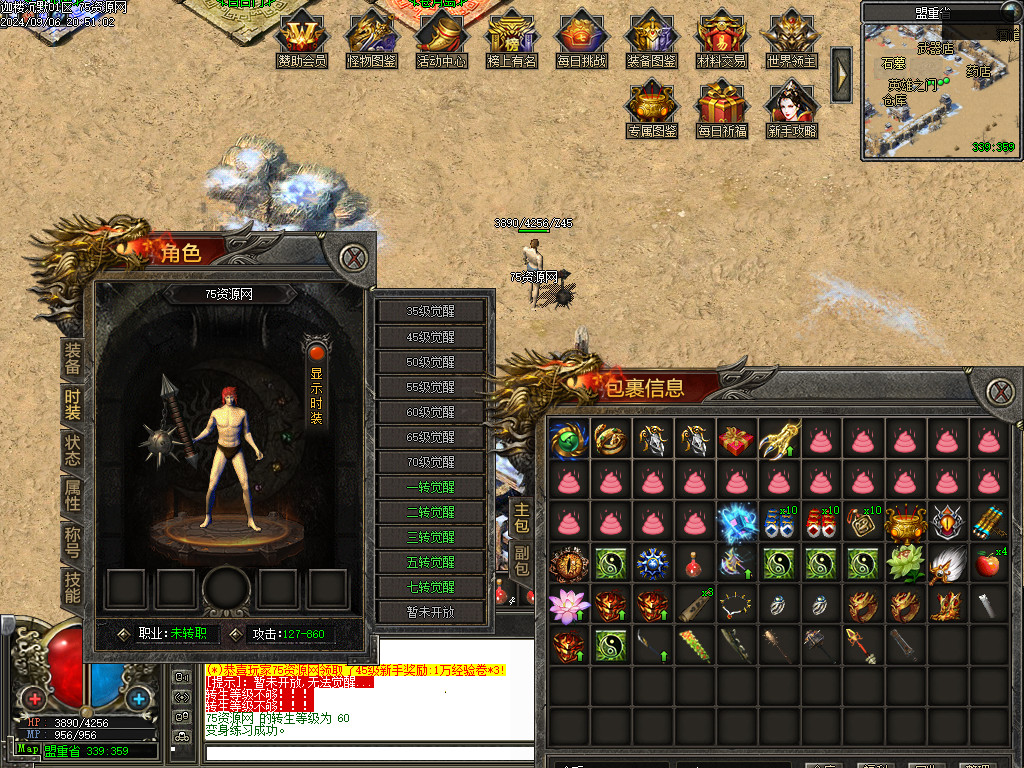Collapse the top icon bar with the arrow
The image size is (1024, 768).
842,74
